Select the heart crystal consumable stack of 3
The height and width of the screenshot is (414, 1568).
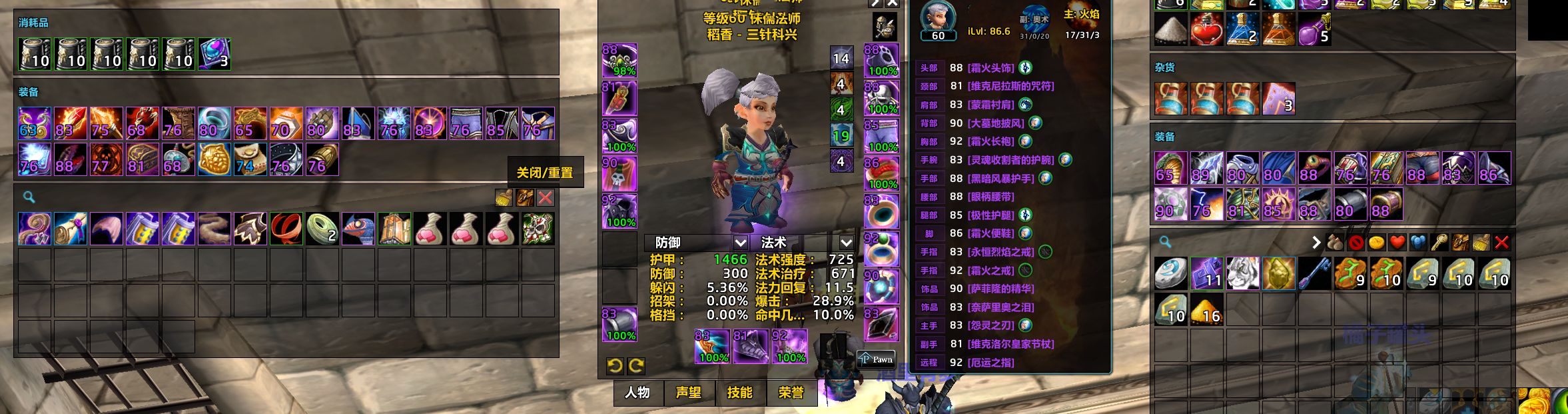[214, 54]
